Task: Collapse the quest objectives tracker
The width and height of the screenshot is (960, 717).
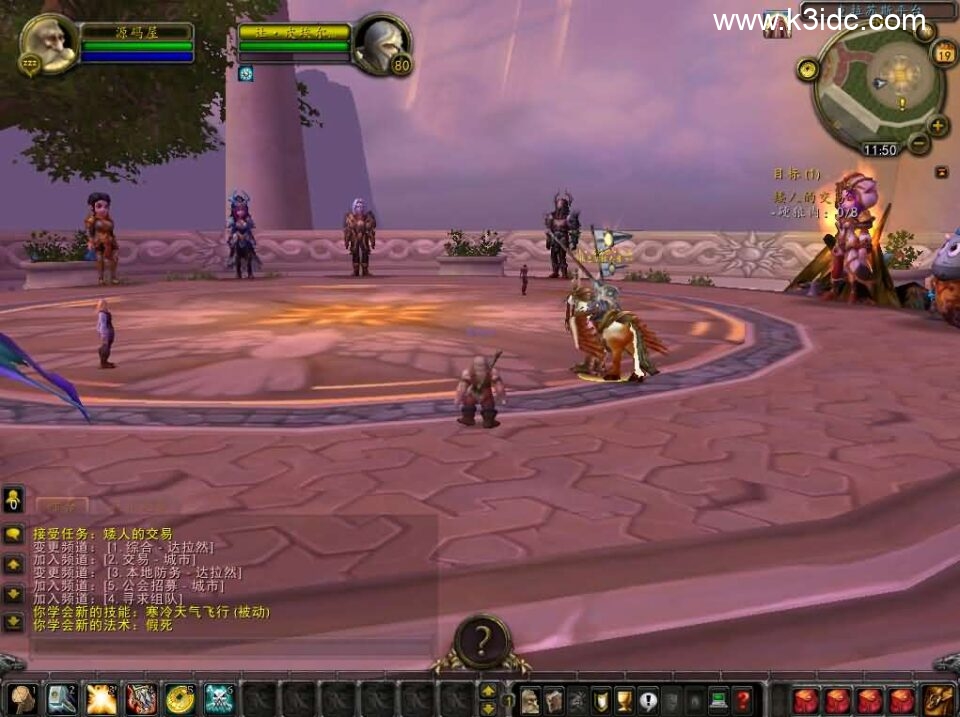Action: 942,172
